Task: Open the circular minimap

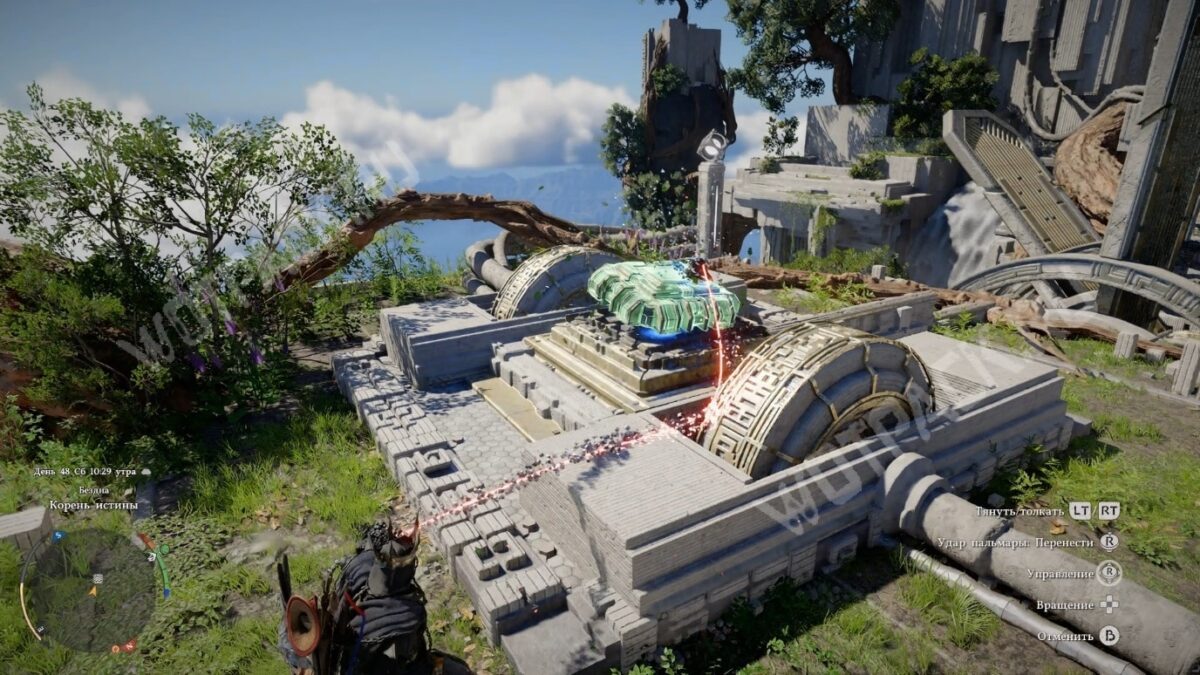Action: 92,589
